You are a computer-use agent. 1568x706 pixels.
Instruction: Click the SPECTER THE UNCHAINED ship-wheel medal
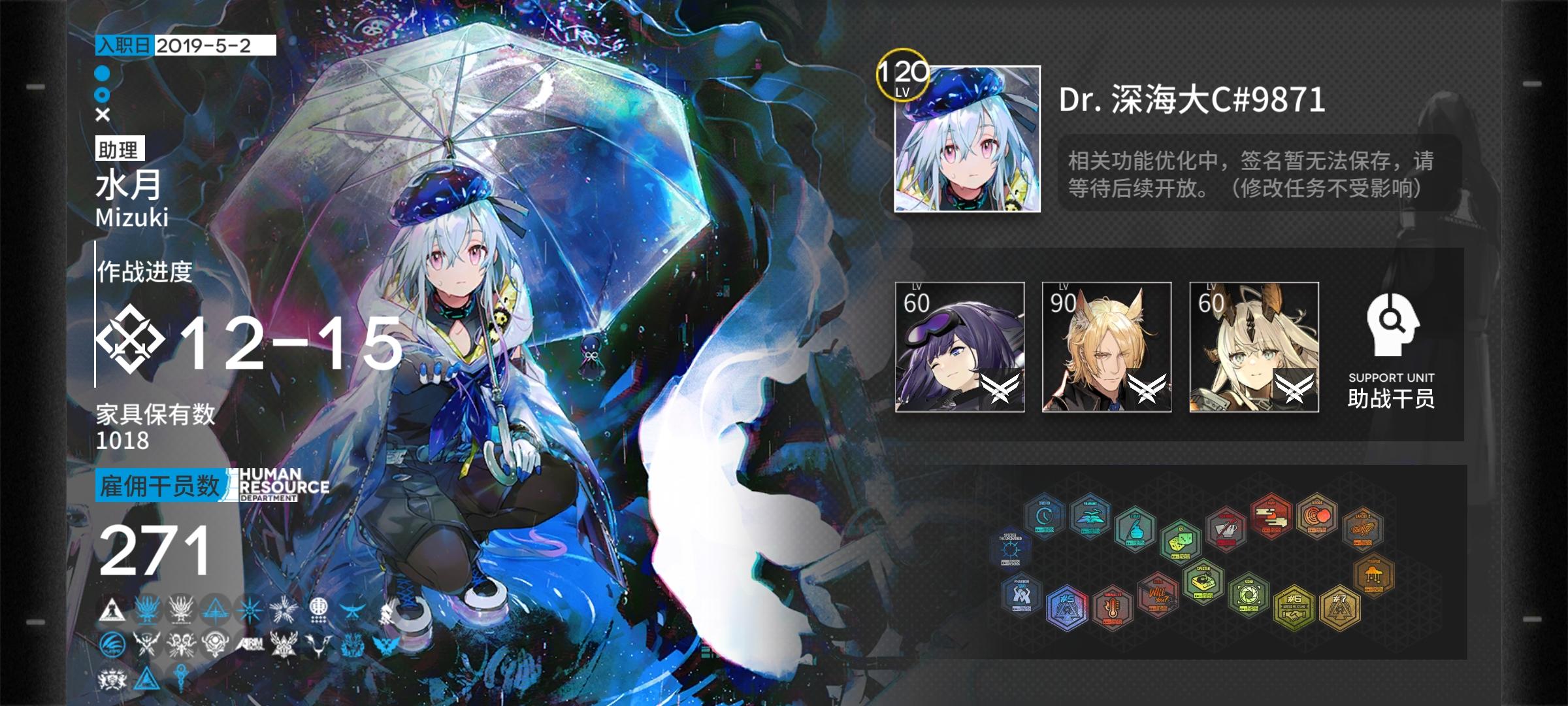click(1011, 548)
